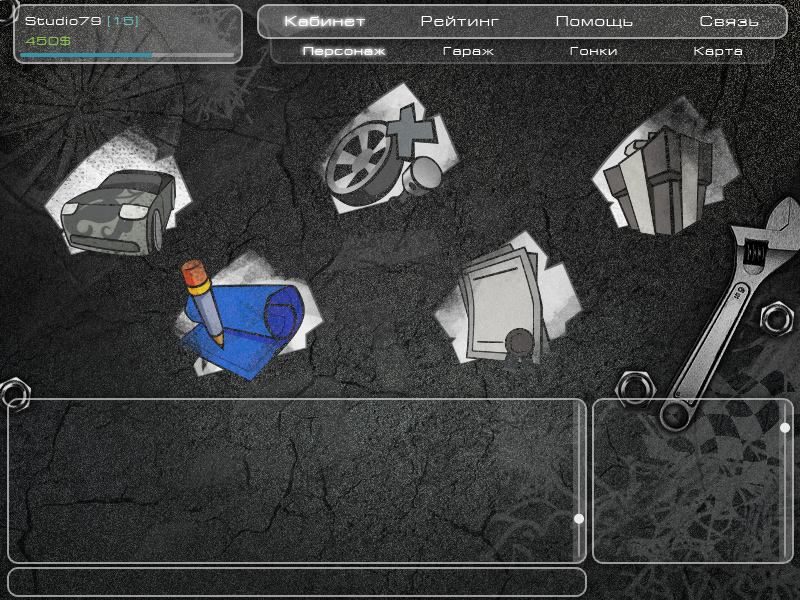Switch to the Персонаж tab
This screenshot has width=800, height=600.
343,51
